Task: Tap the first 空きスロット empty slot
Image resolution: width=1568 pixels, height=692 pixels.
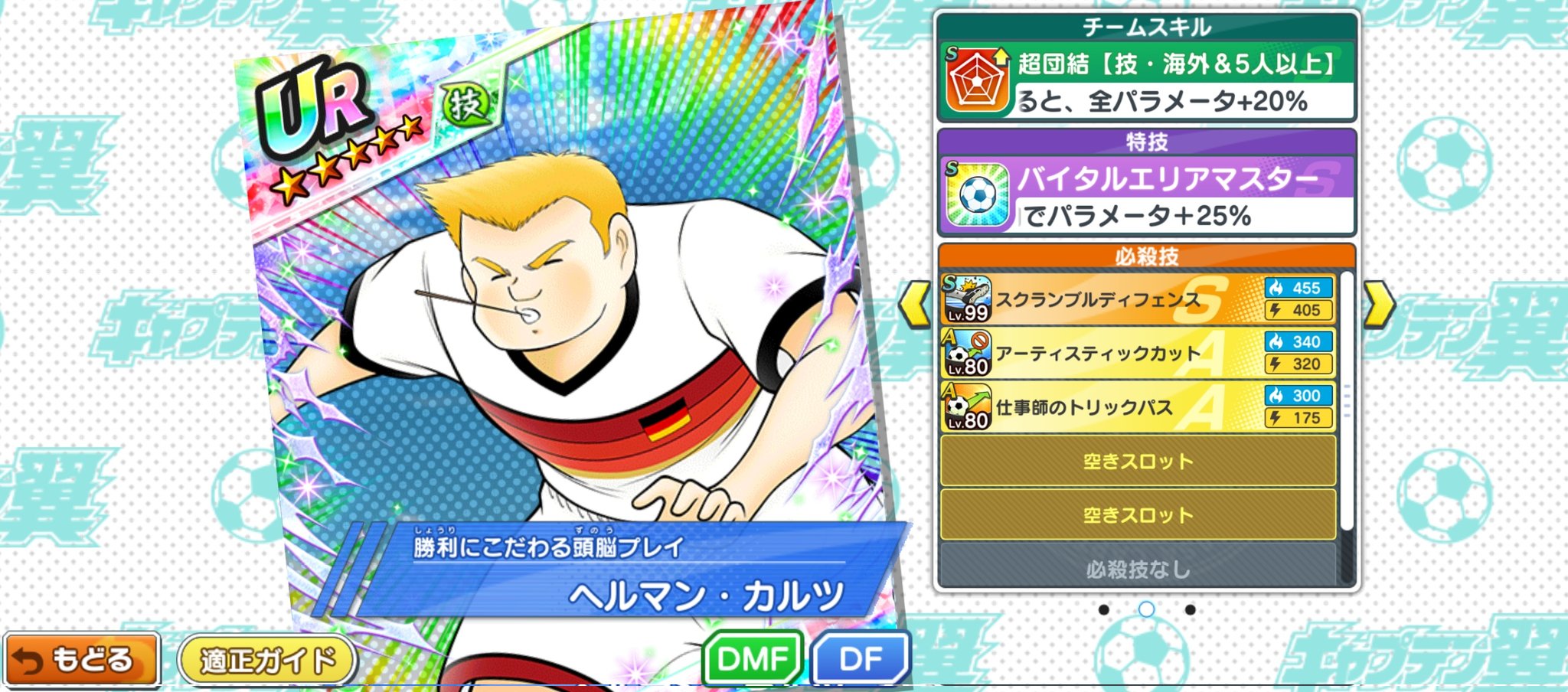Action: click(1140, 461)
